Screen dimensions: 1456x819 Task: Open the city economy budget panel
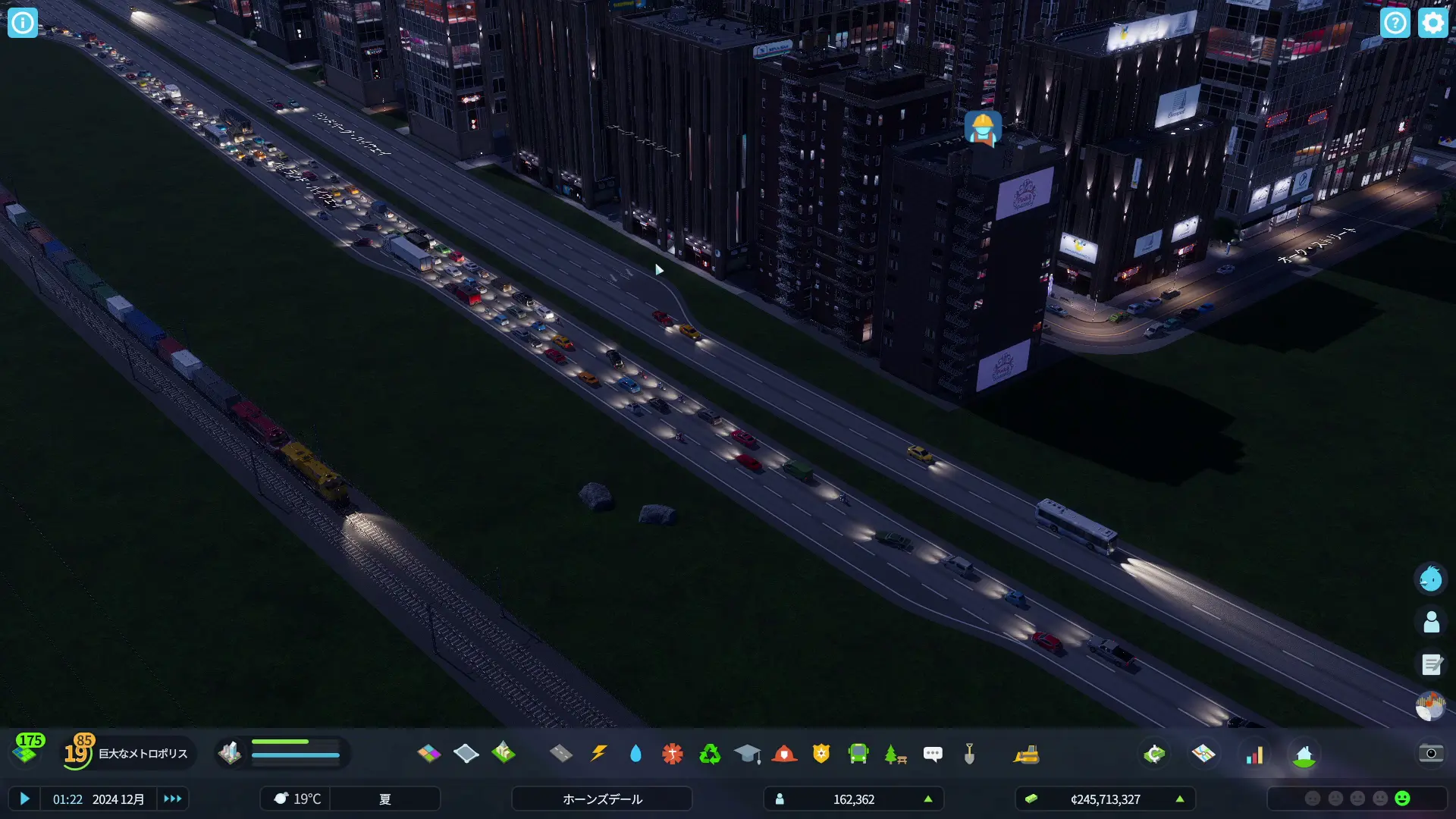(x=1154, y=754)
